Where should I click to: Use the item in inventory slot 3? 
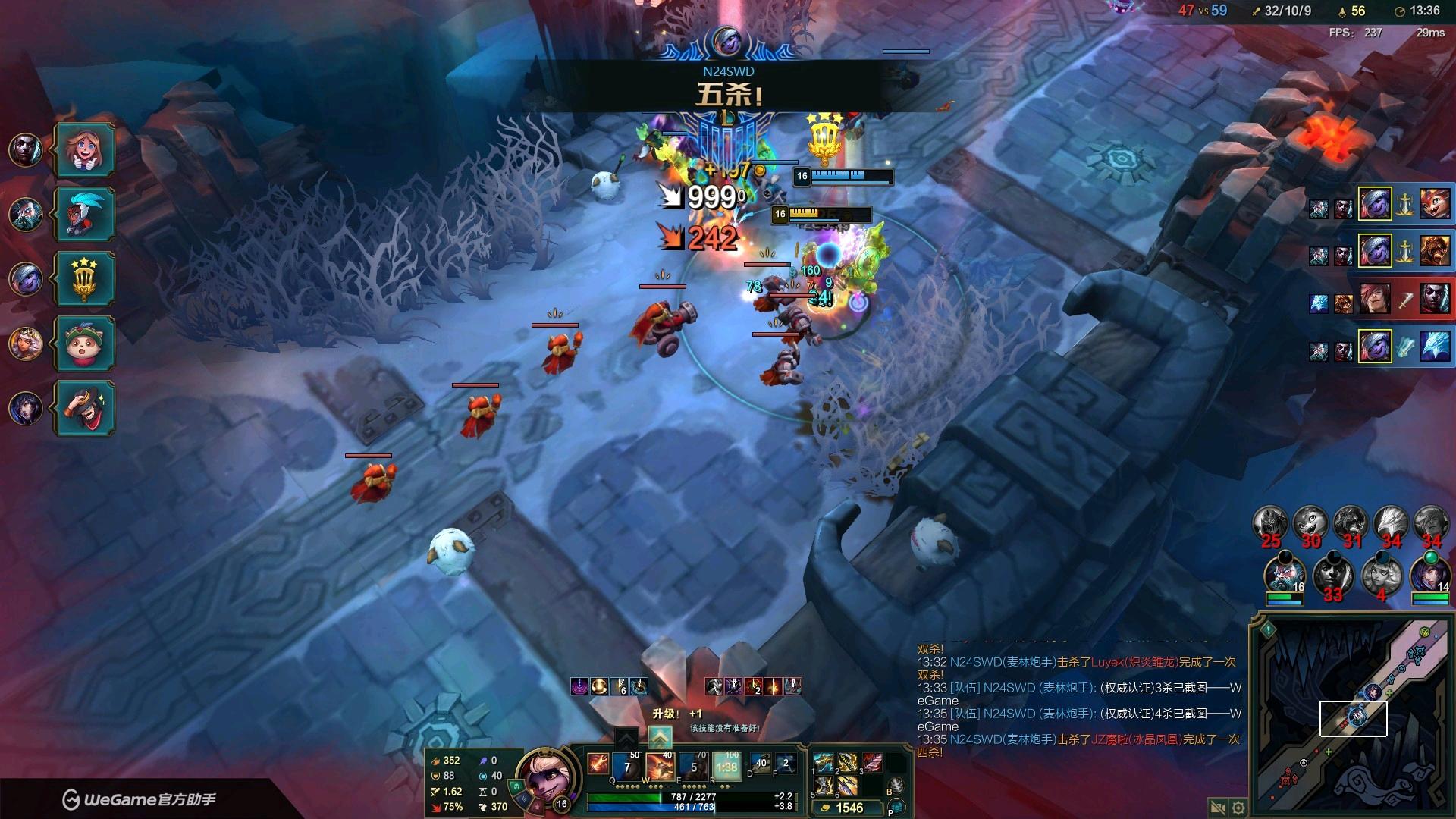click(871, 762)
